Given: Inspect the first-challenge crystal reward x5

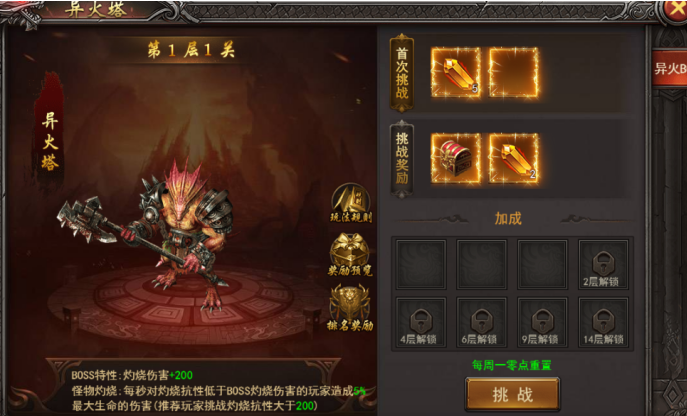Looking at the screenshot, I should coord(455,72).
